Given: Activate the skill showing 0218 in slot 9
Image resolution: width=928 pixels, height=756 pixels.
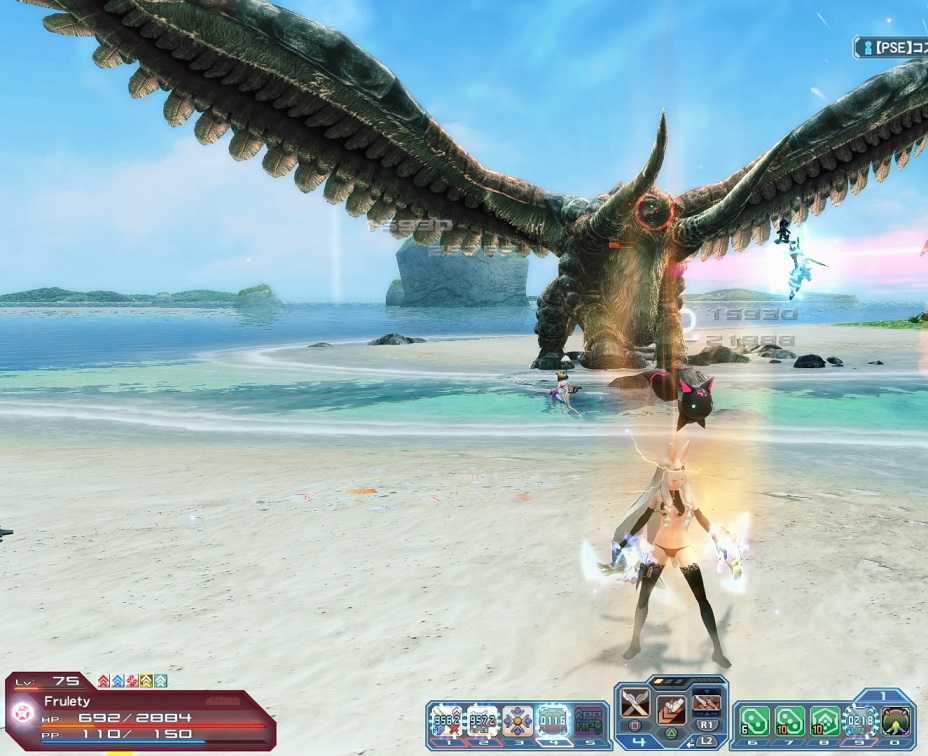Looking at the screenshot, I should coord(860,720).
